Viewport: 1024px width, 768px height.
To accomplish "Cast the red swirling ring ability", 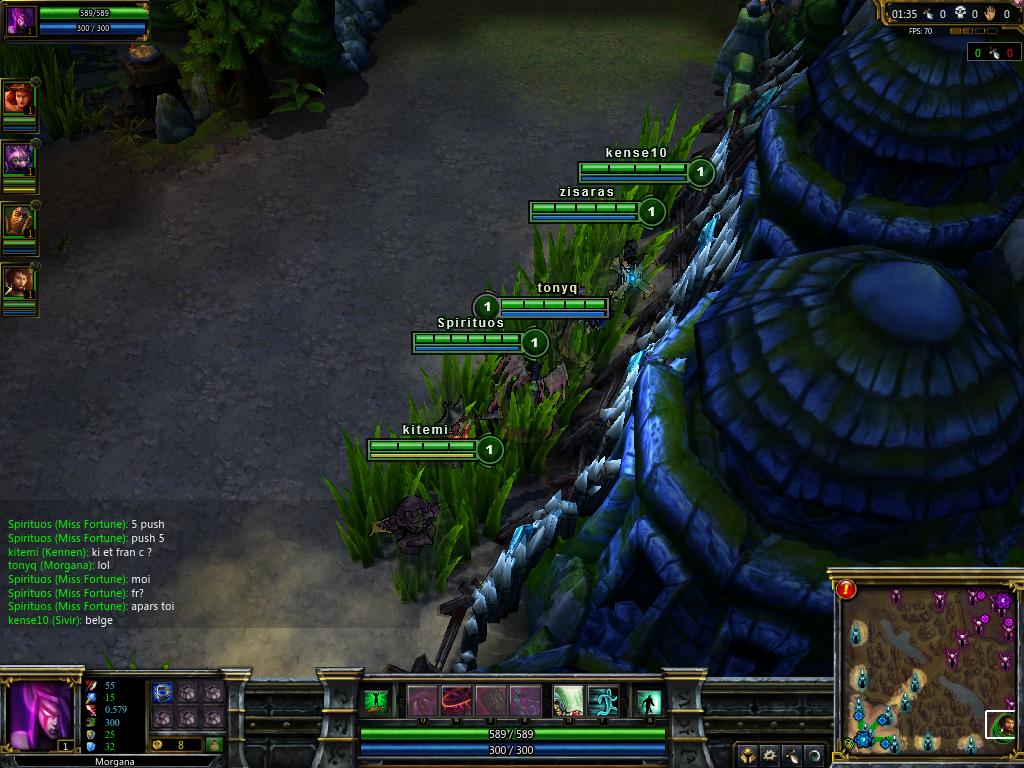I will click(x=457, y=701).
